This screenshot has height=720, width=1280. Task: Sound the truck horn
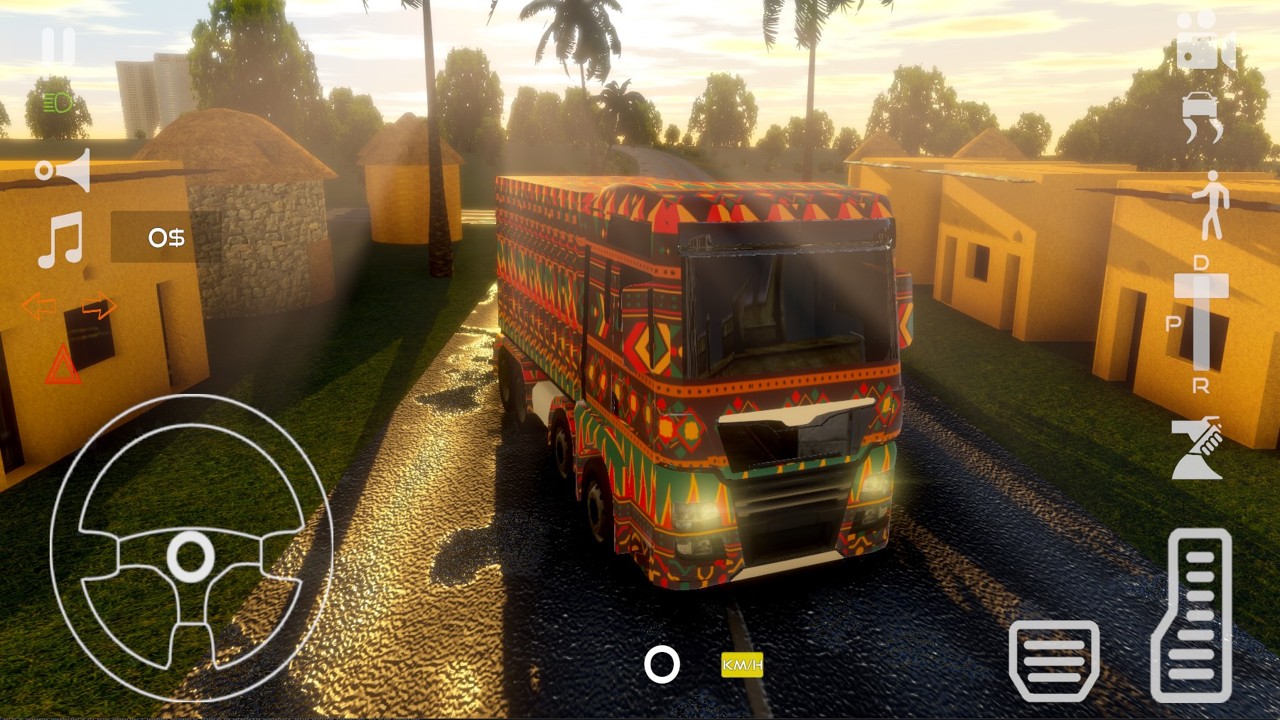63,170
